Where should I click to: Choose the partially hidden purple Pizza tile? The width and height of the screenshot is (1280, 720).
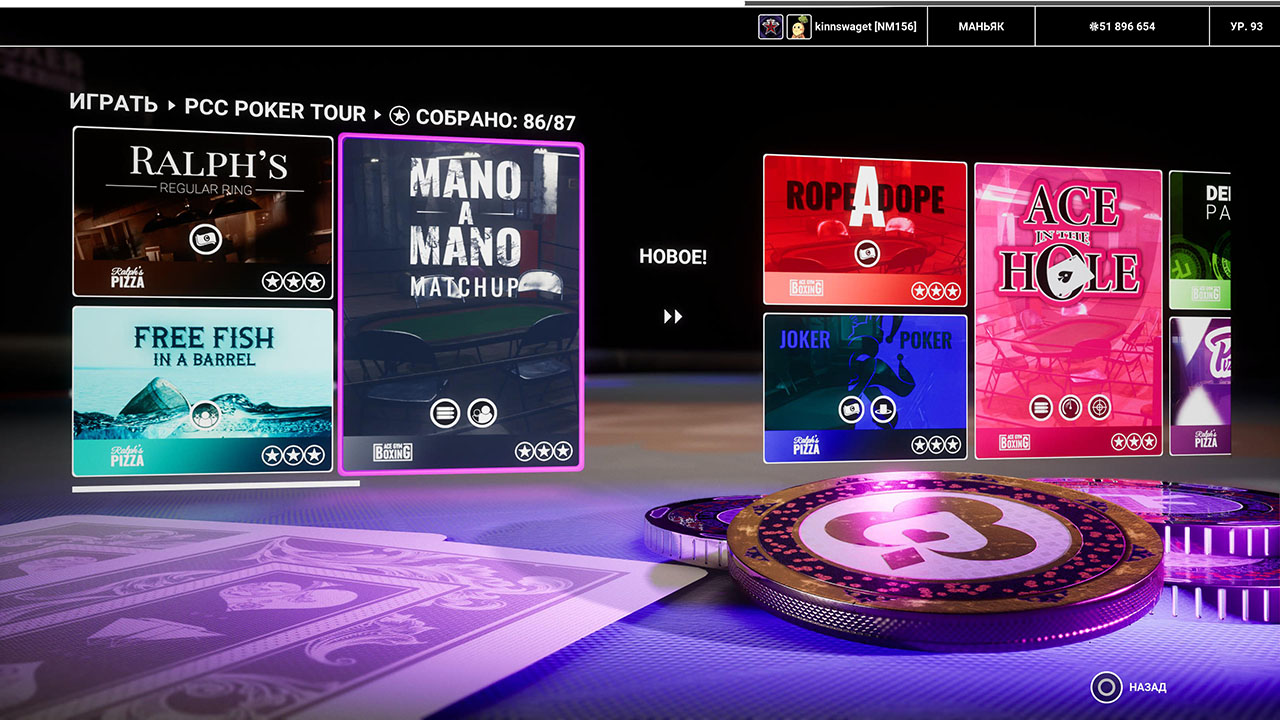click(1199, 386)
